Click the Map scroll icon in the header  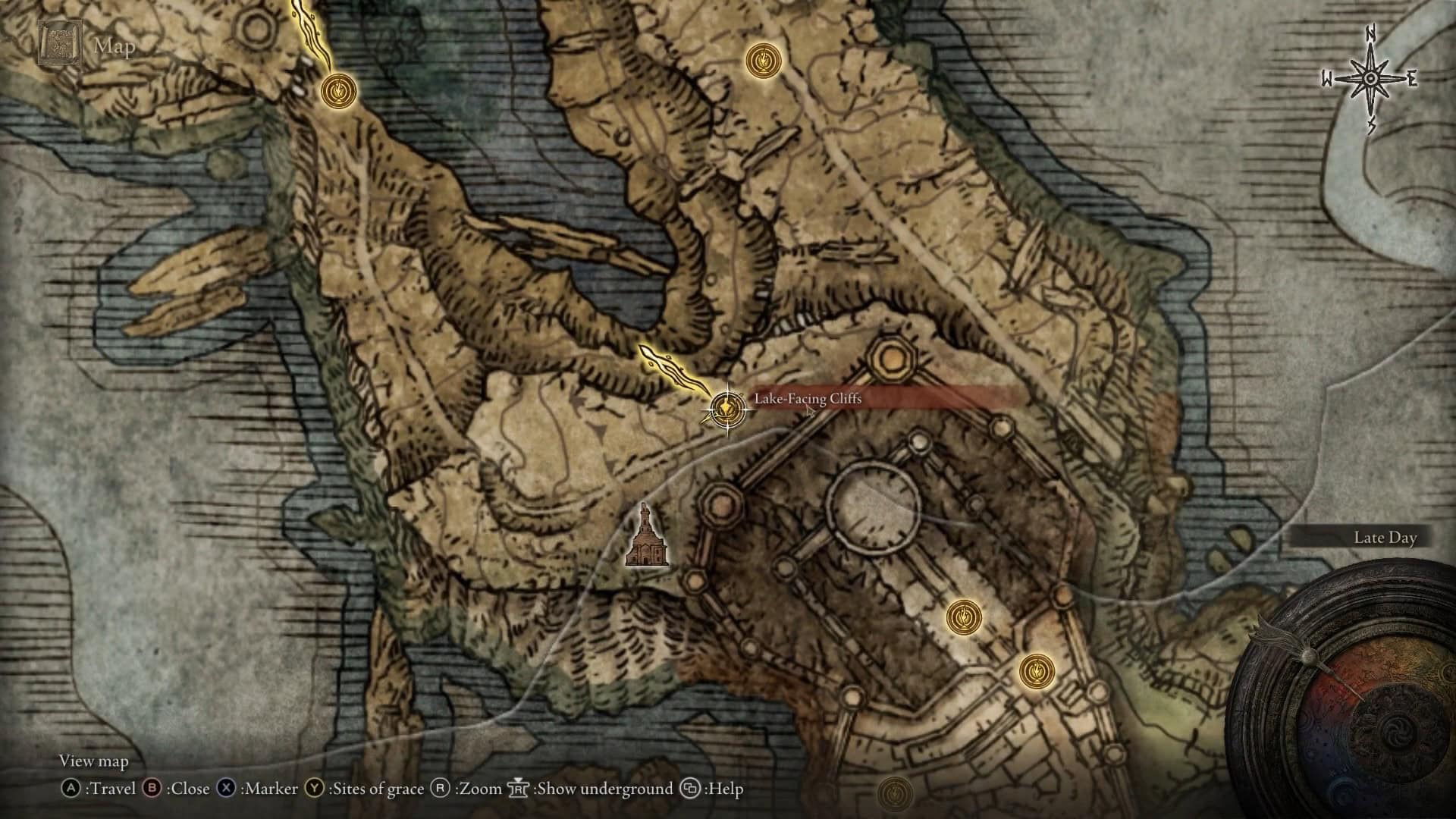[x=59, y=45]
